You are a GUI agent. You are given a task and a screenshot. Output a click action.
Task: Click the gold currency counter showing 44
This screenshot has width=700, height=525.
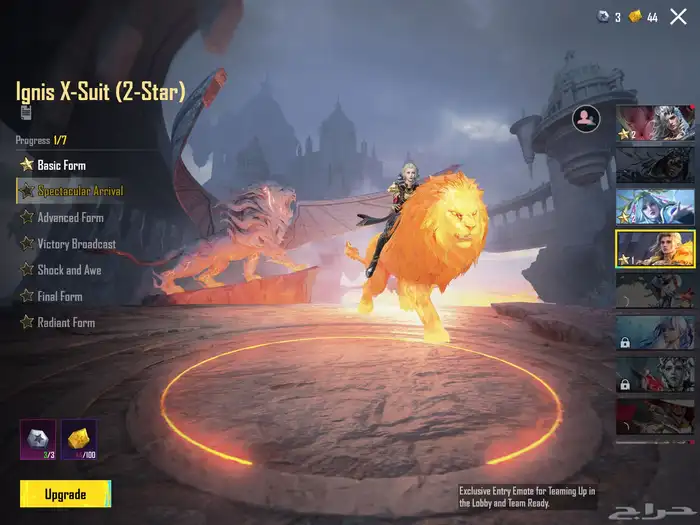(x=643, y=17)
